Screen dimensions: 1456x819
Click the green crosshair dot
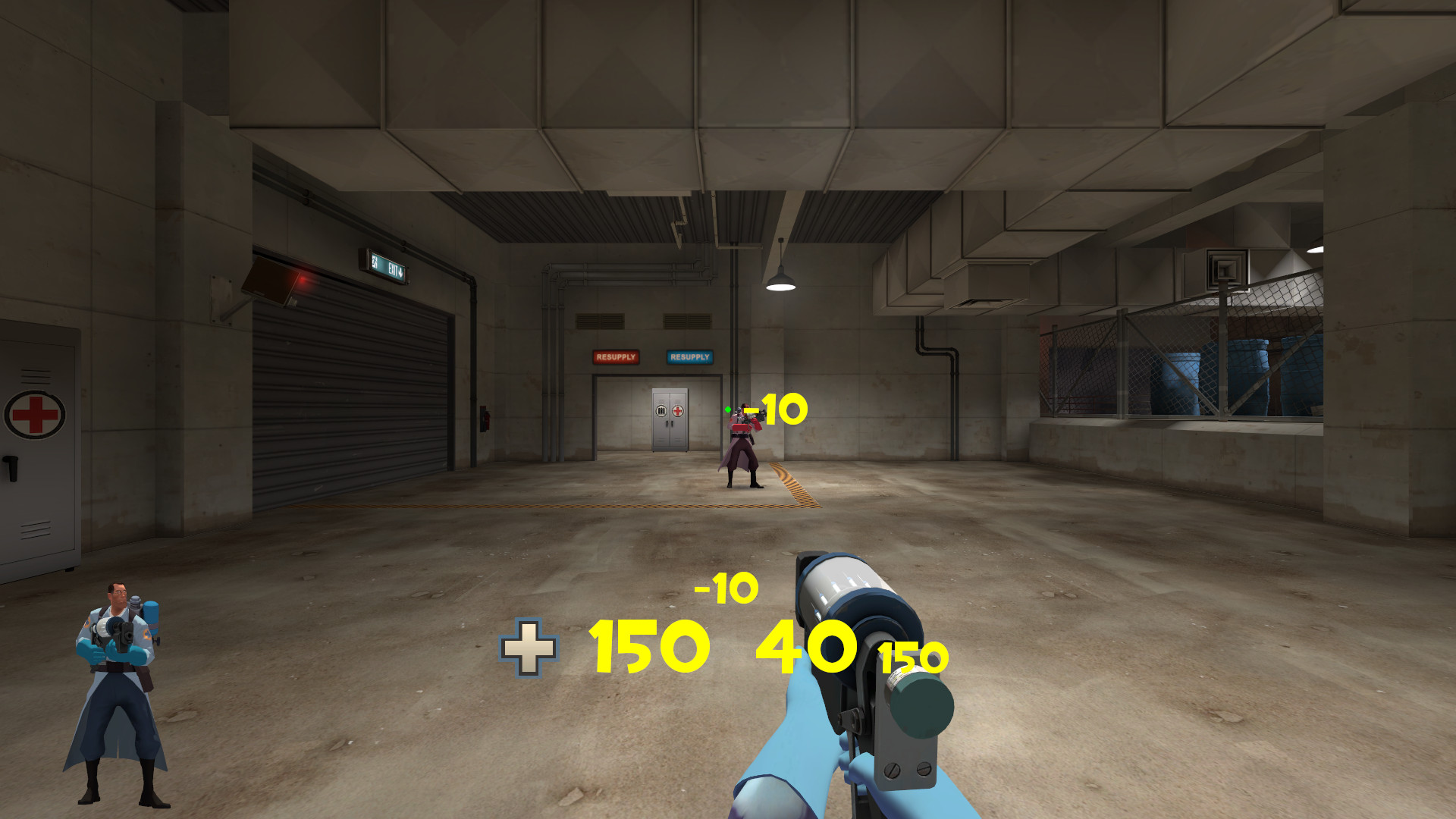[x=730, y=409]
